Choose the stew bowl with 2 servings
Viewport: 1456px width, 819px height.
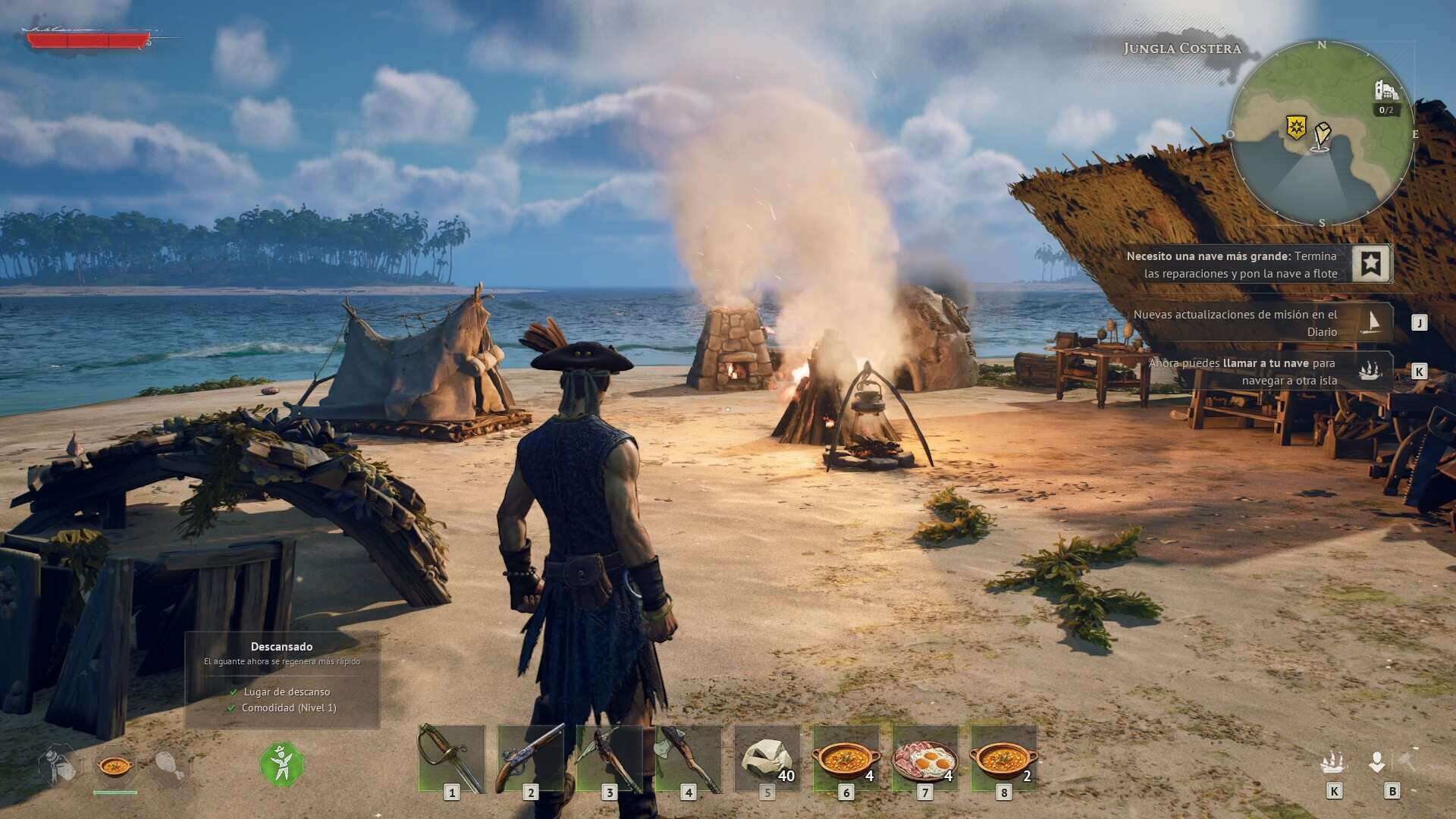click(1003, 758)
